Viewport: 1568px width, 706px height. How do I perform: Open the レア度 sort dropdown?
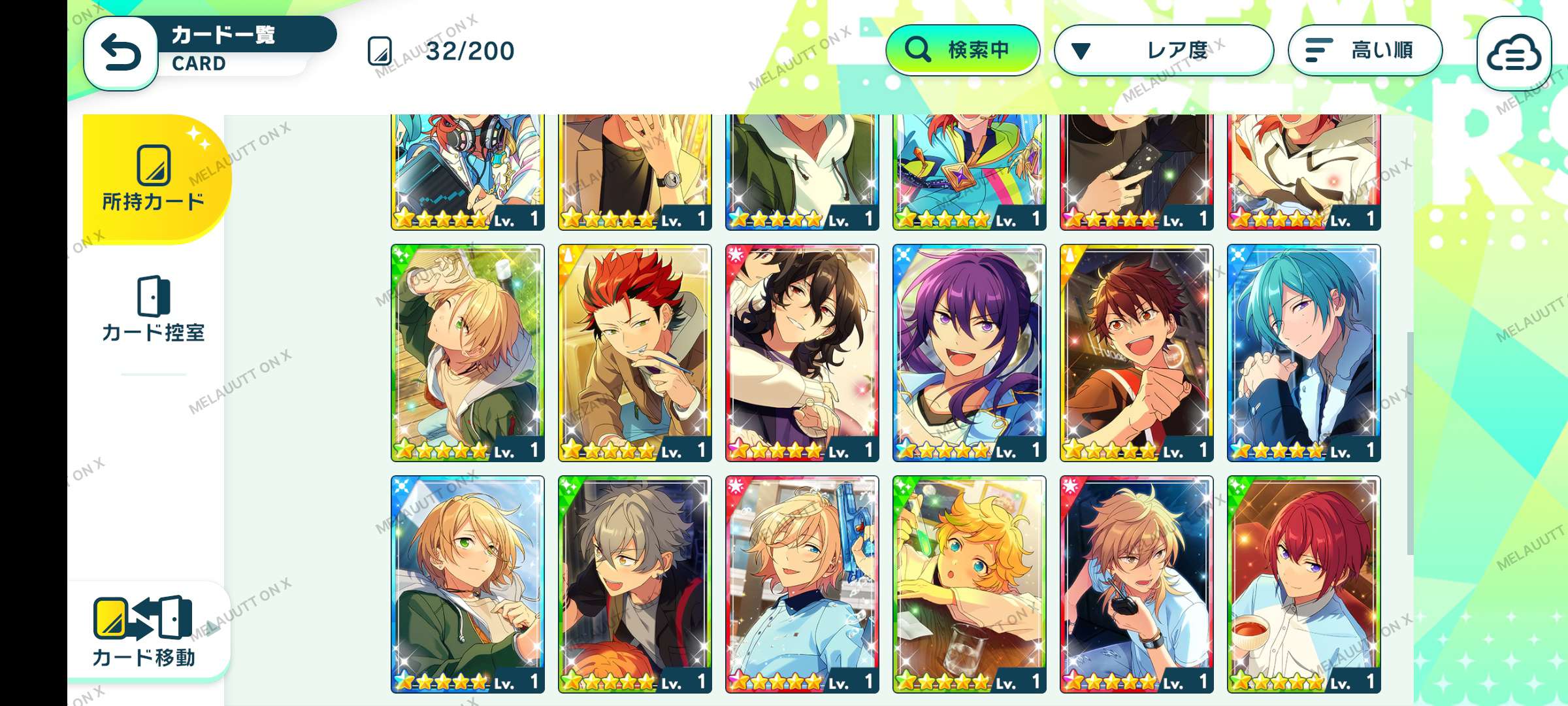point(1164,50)
